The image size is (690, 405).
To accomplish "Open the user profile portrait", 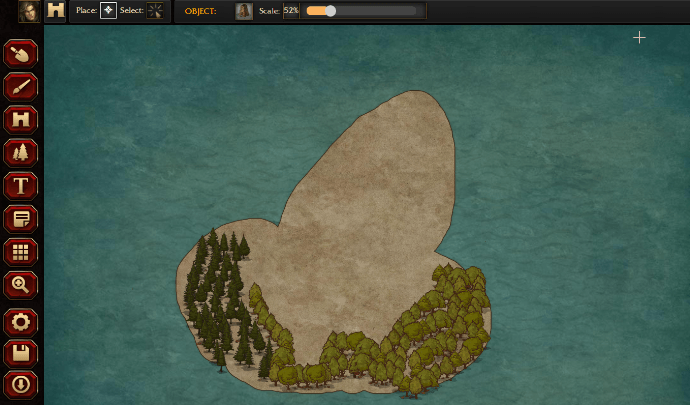I will click(x=29, y=11).
